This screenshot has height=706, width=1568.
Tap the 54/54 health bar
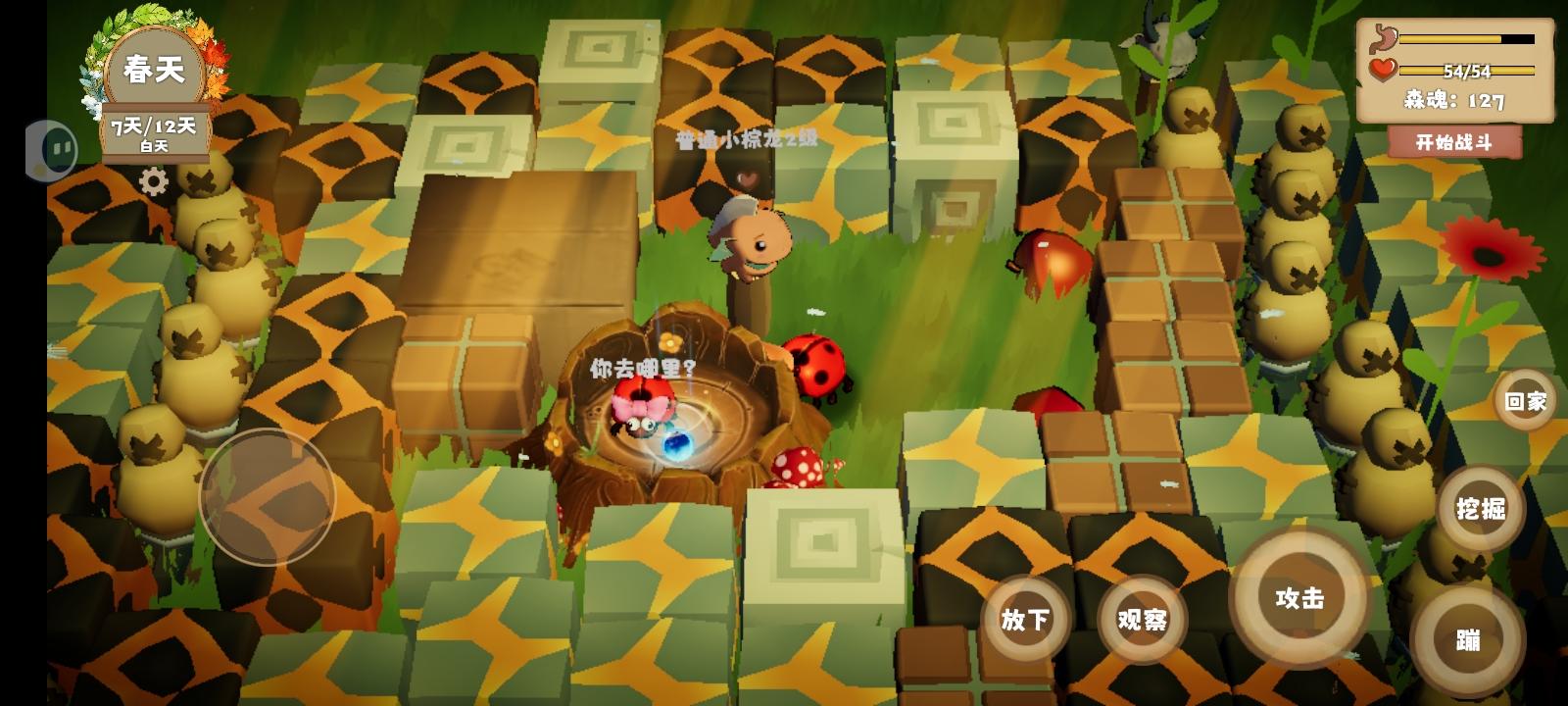[x=1465, y=71]
